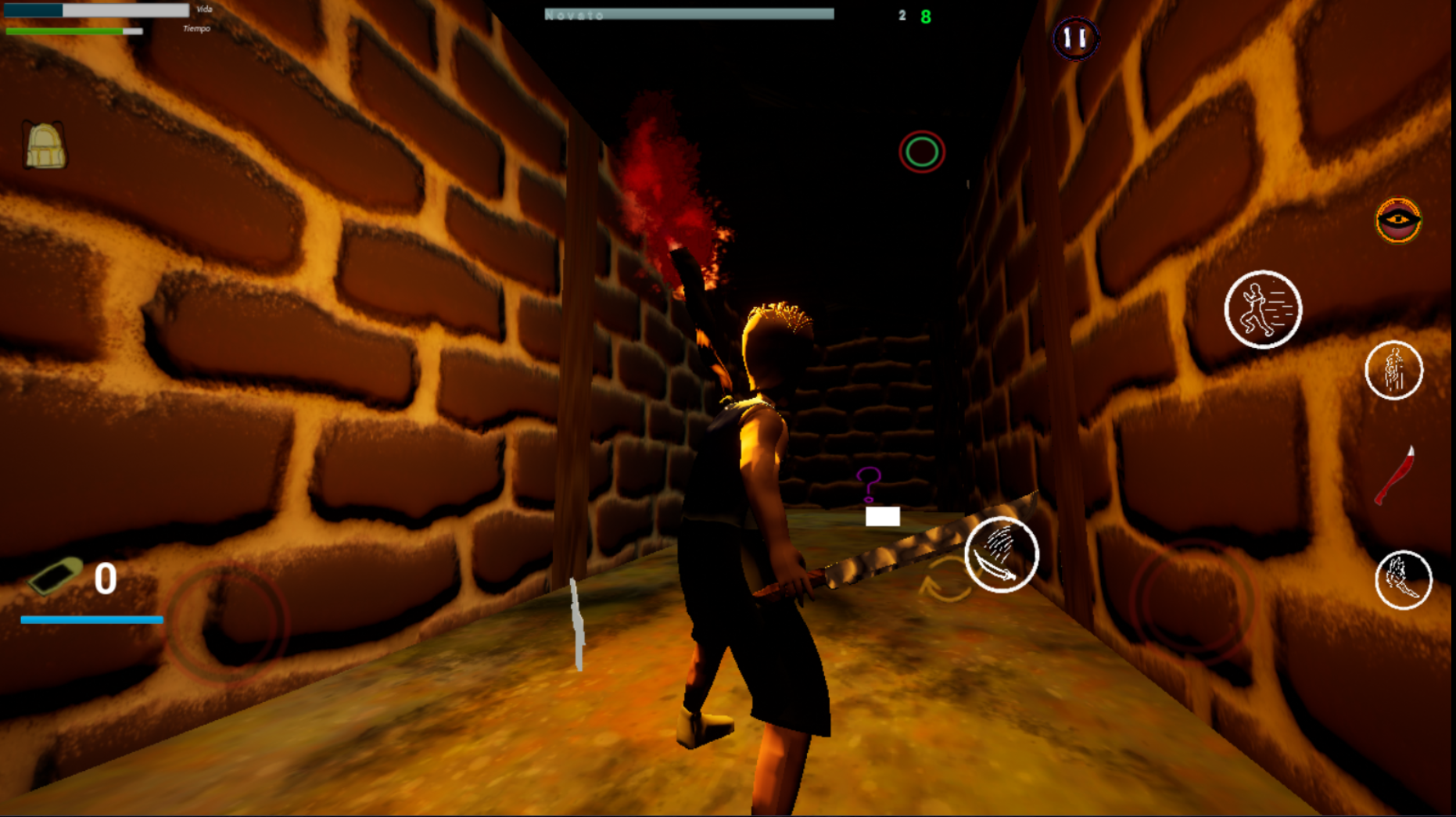Viewport: 1456px width, 817px height.
Task: Tap the standing figure action button
Action: point(1393,371)
